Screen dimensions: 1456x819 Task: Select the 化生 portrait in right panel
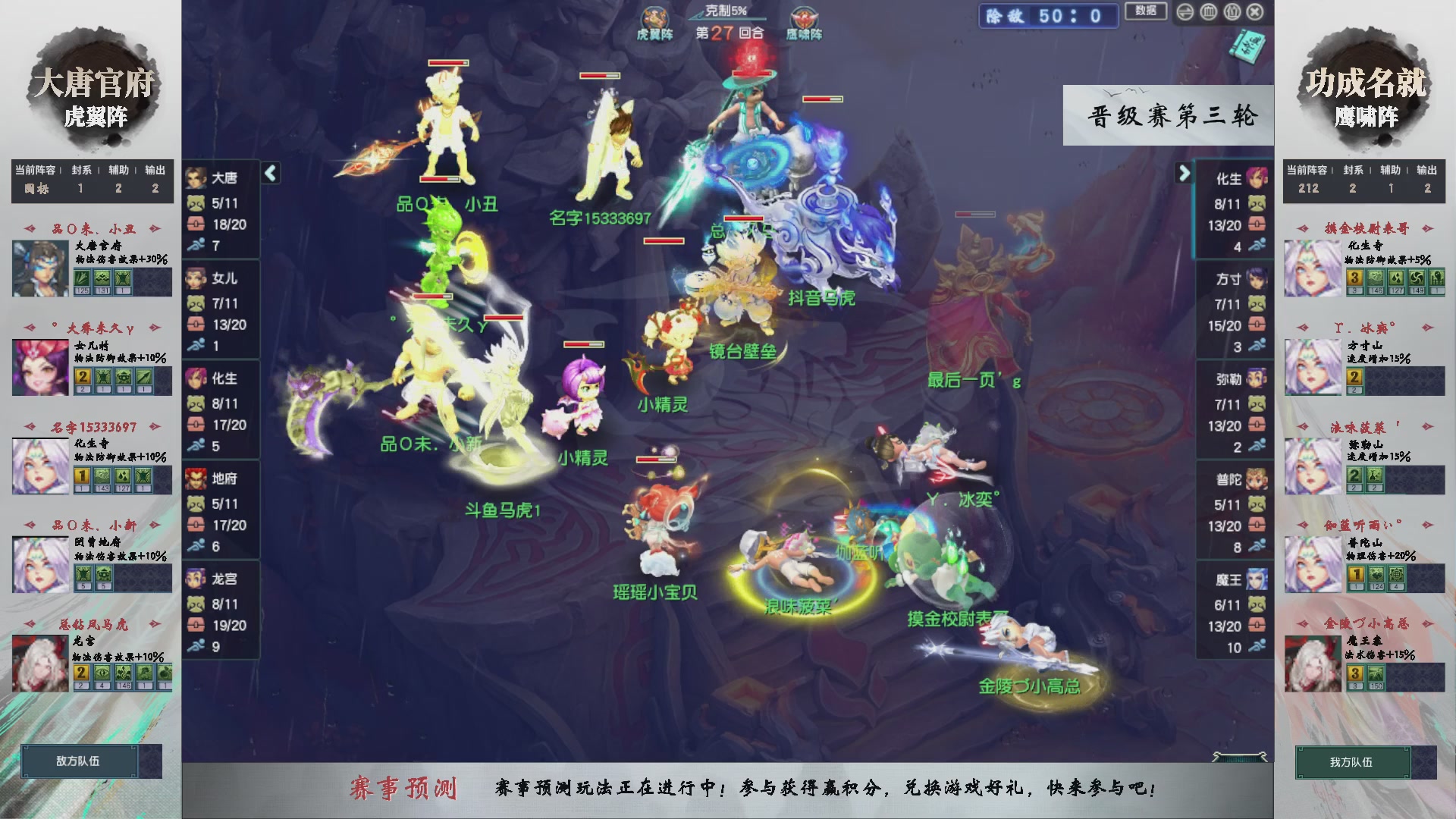click(x=1259, y=178)
